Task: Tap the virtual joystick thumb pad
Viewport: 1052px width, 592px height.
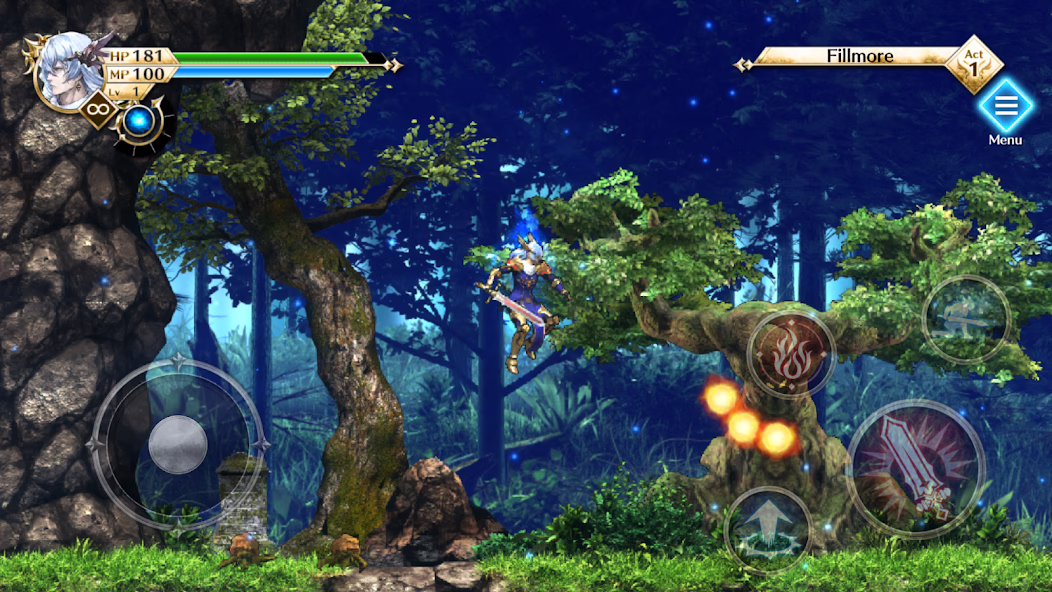Action: click(178, 444)
